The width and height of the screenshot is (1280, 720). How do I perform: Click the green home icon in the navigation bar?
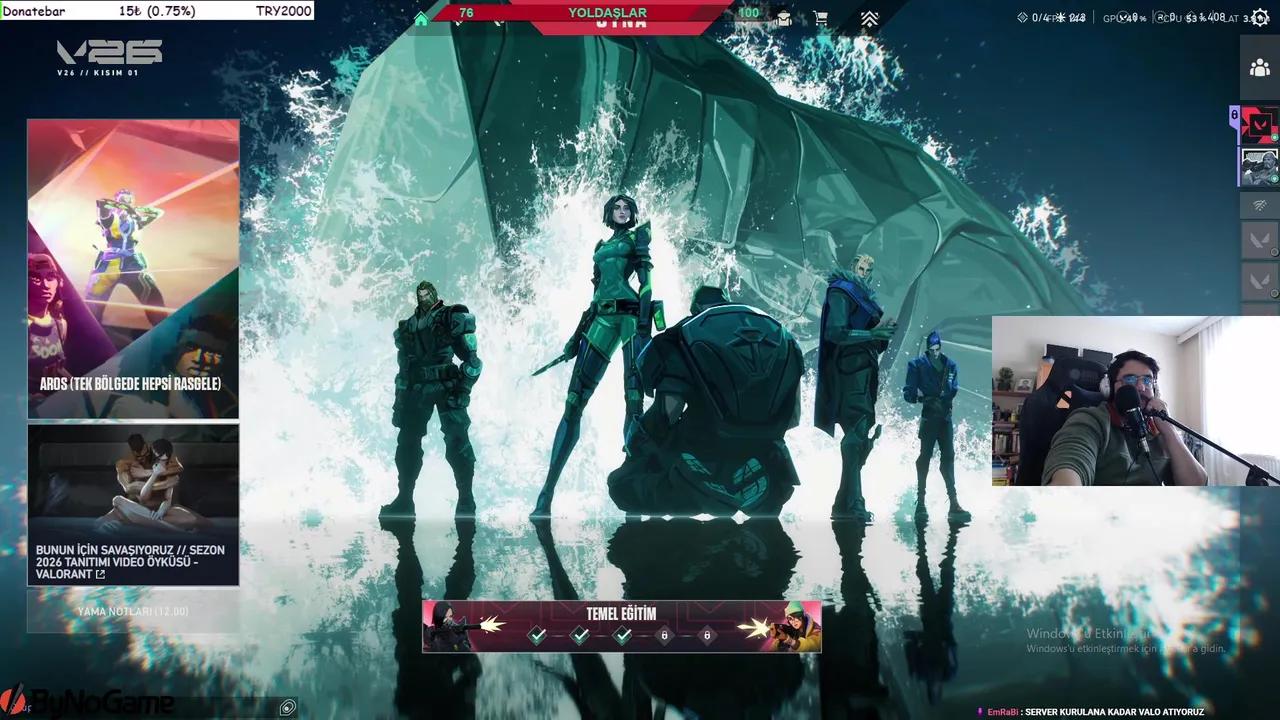click(x=421, y=18)
